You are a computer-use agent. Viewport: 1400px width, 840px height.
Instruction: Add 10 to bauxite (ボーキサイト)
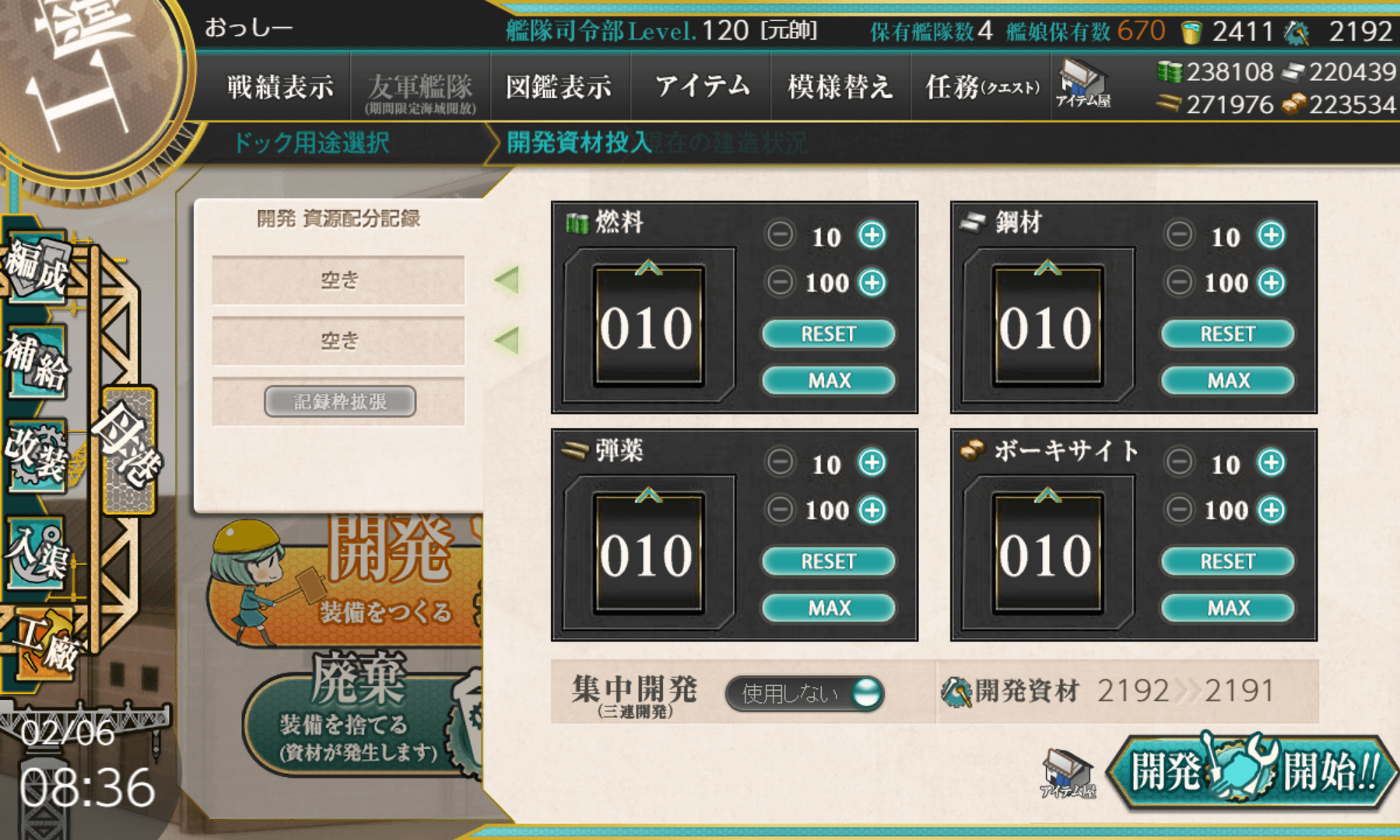(x=1271, y=463)
